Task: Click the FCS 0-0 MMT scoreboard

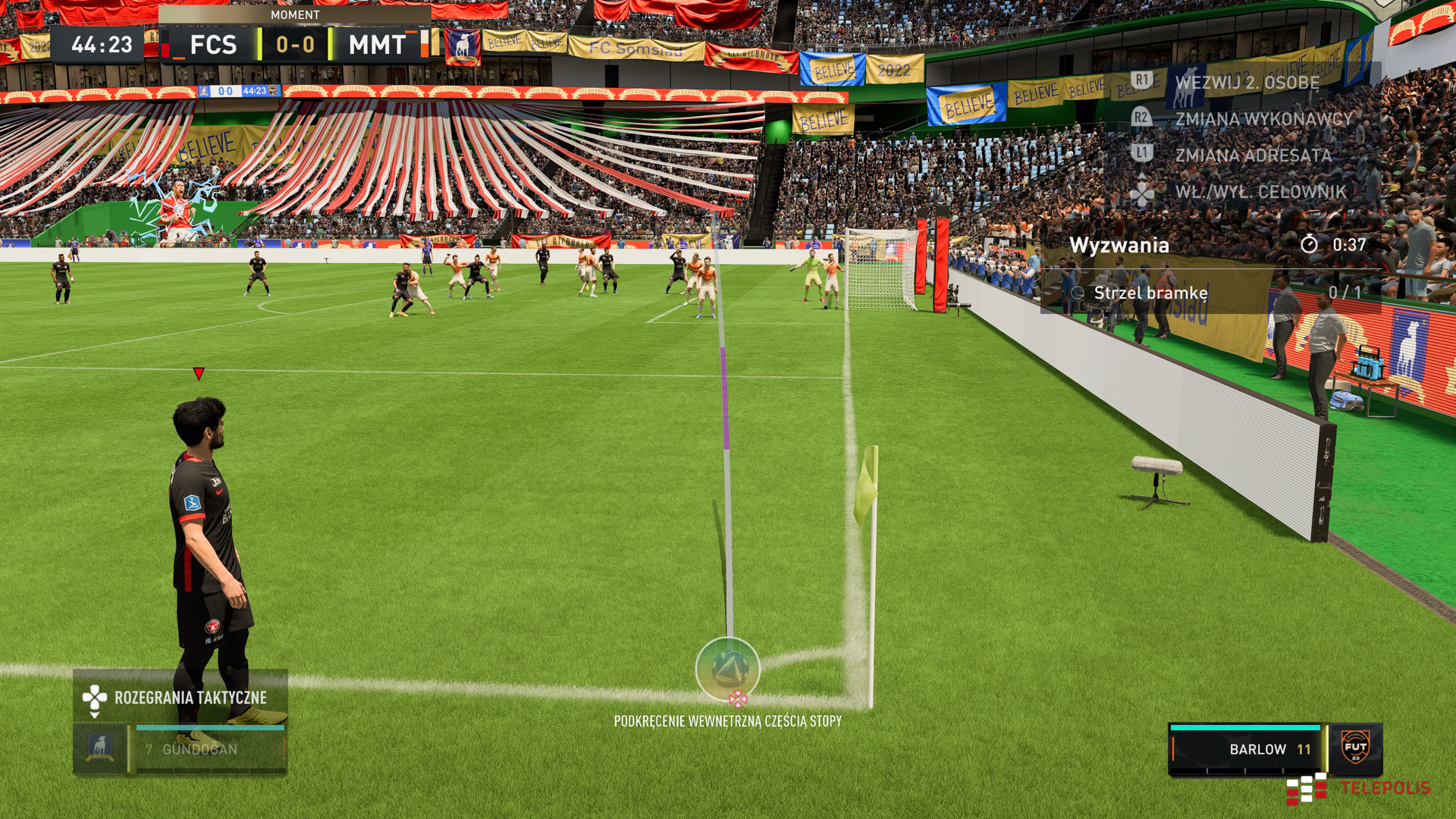Action: click(296, 45)
